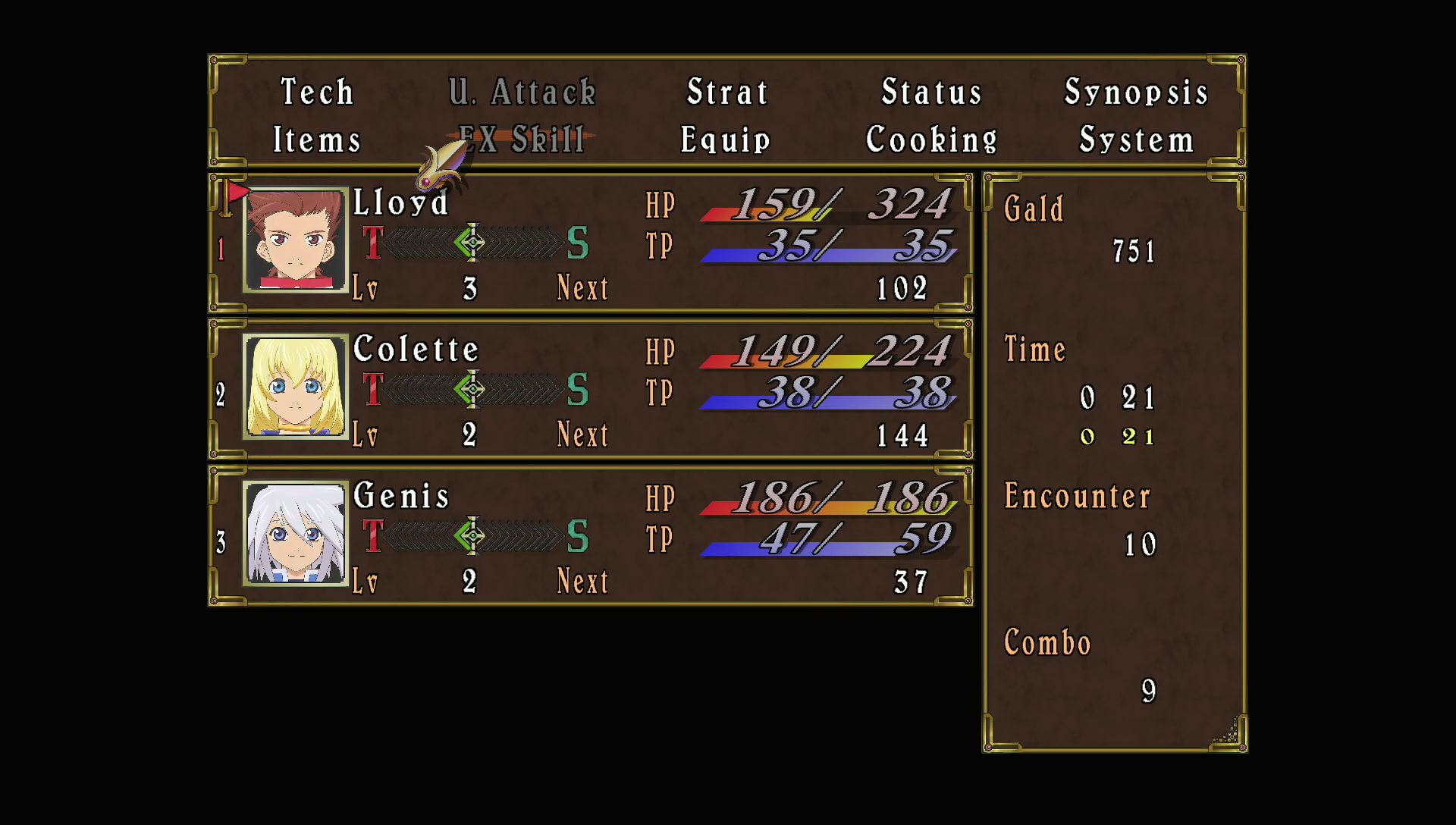Image resolution: width=1456 pixels, height=825 pixels.
Task: Toggle the System option
Action: click(x=1136, y=139)
